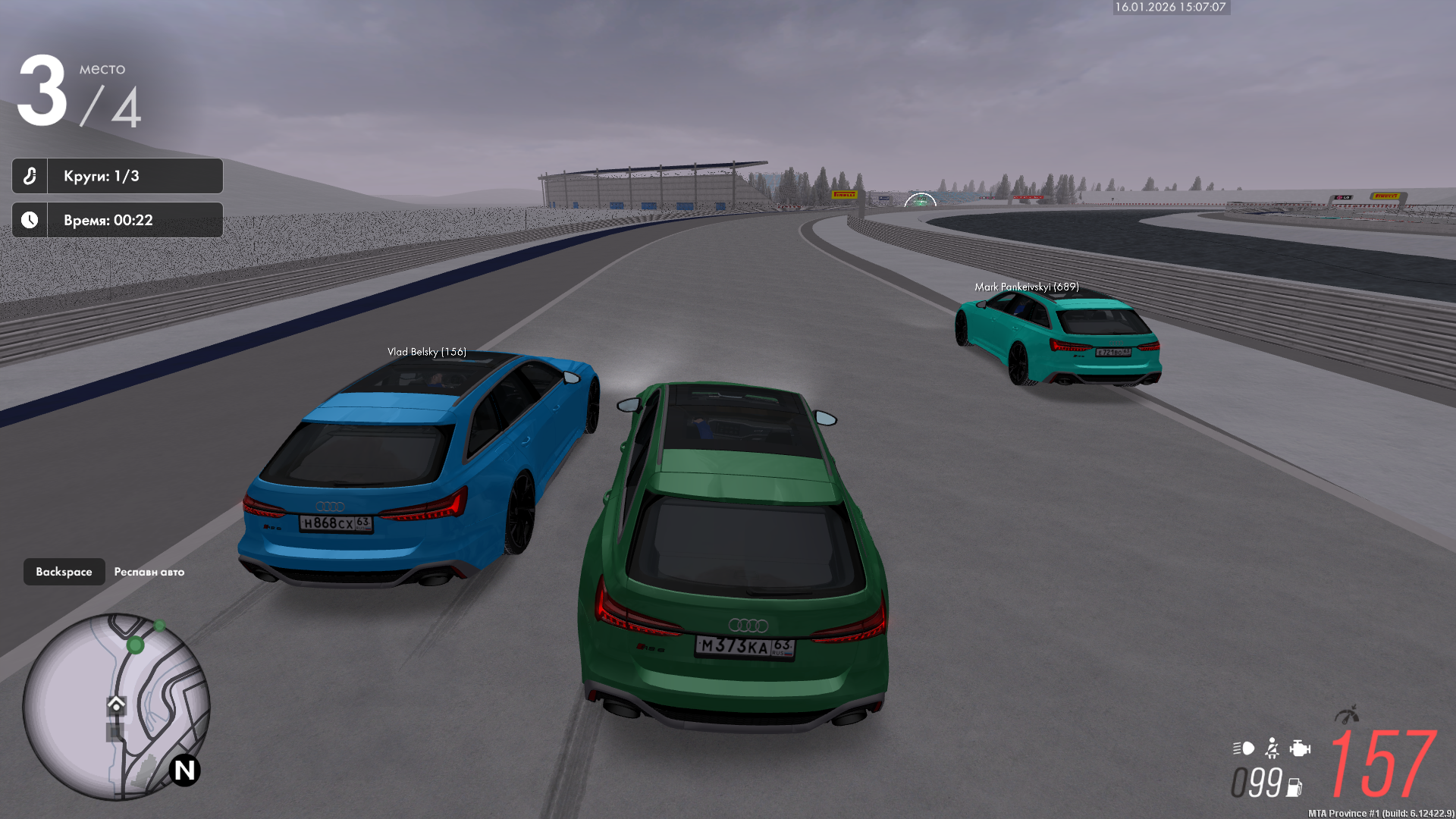1456x819 pixels.
Task: Click the engine status icon
Action: click(1300, 748)
